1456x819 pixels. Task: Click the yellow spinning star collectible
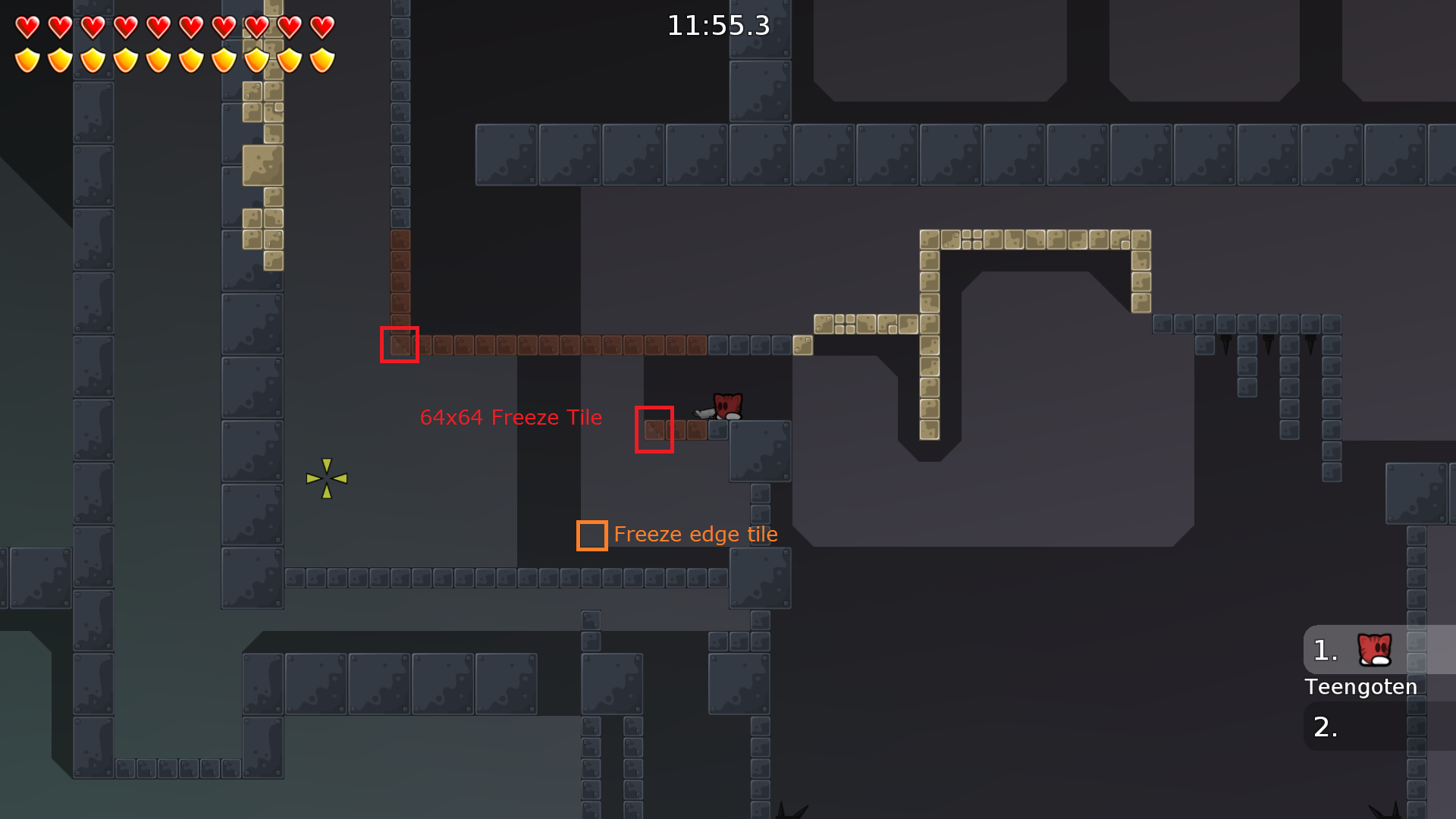tap(326, 476)
